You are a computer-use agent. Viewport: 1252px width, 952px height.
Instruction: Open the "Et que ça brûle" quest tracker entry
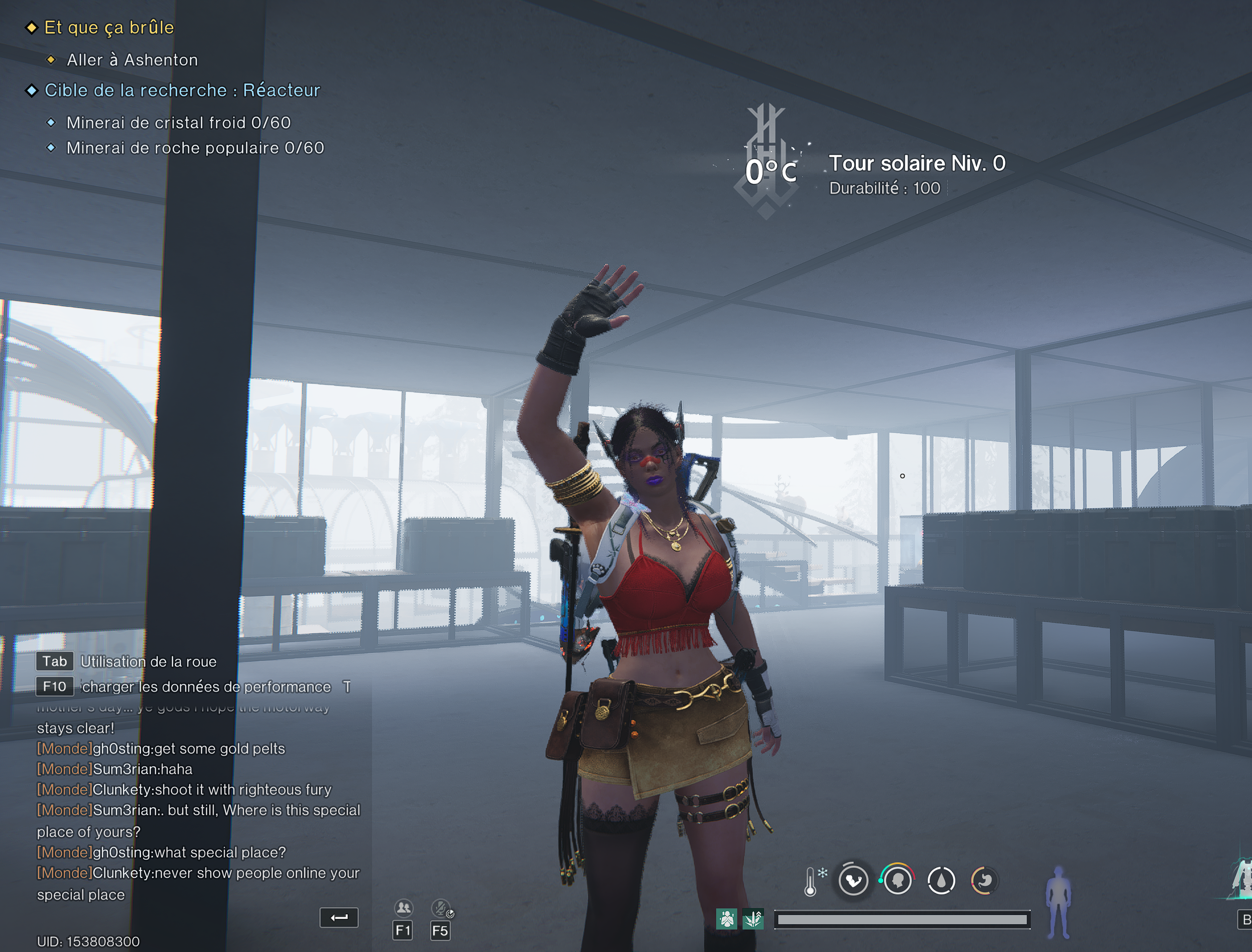(109, 27)
